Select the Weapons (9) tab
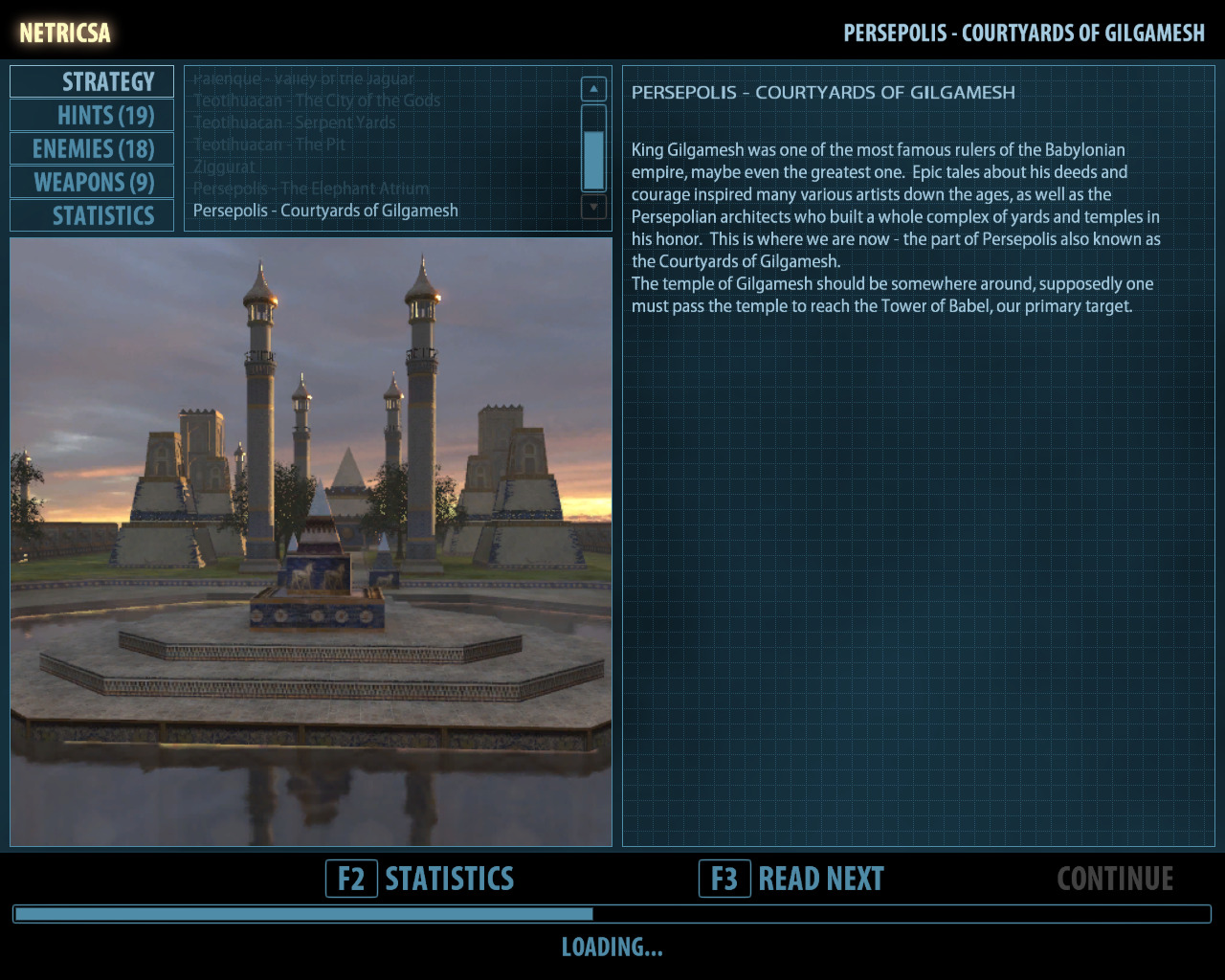The height and width of the screenshot is (980, 1225). tap(92, 183)
